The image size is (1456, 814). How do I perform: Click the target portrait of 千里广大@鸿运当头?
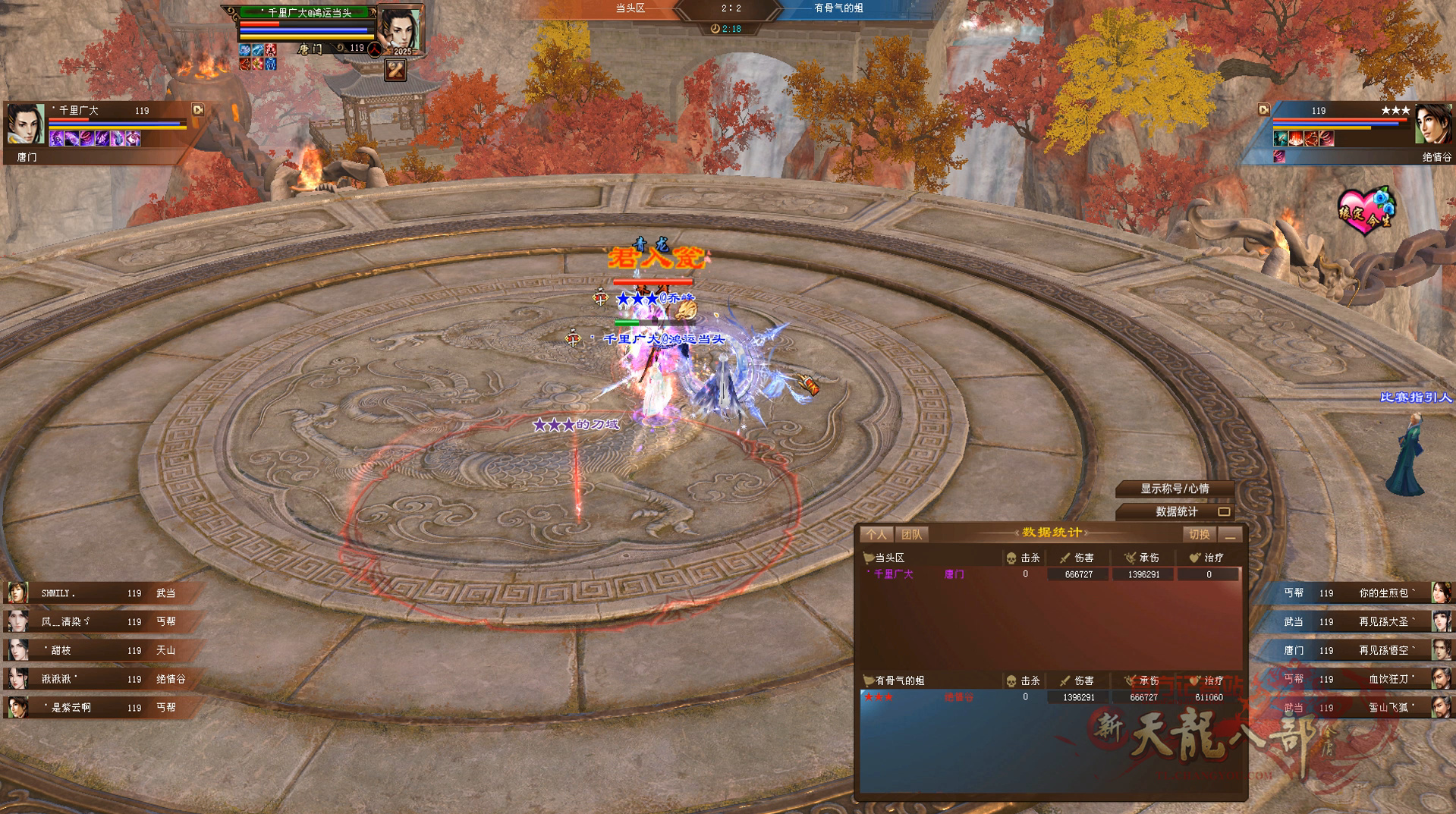(400, 29)
